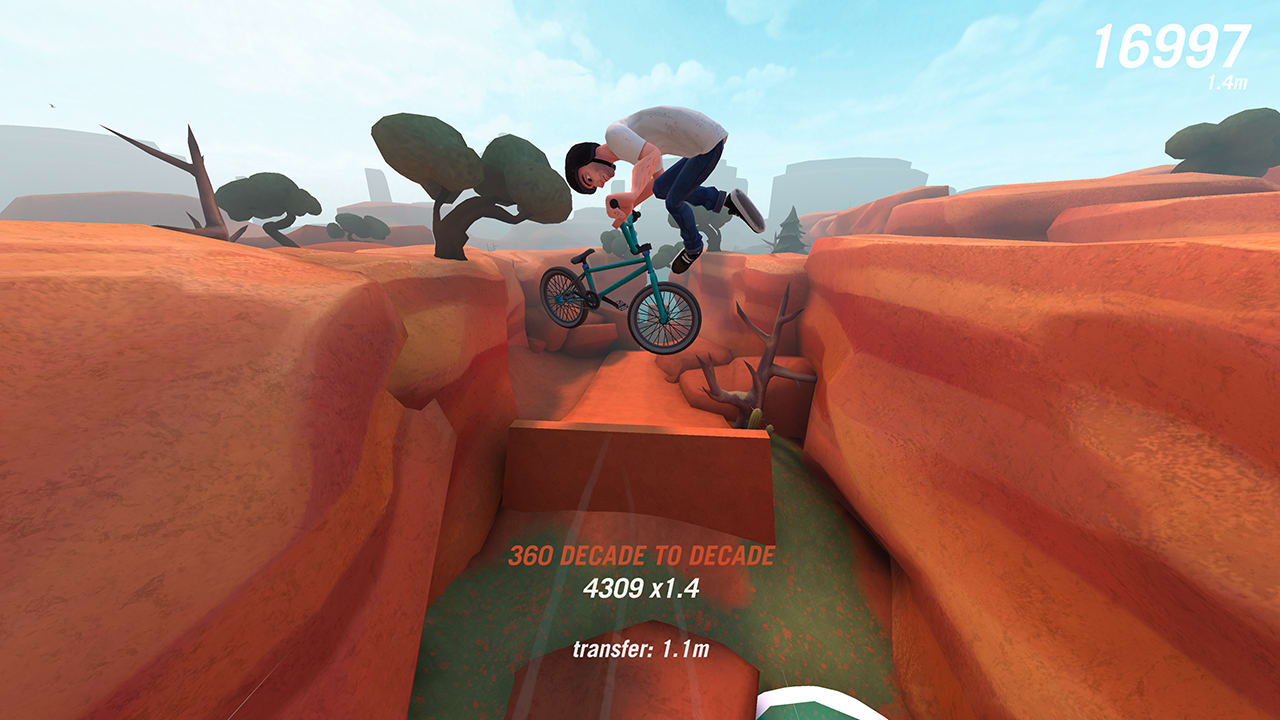Select the transfer: 1.1m distance label
Screen dimensions: 1280x720
[x=640, y=648]
